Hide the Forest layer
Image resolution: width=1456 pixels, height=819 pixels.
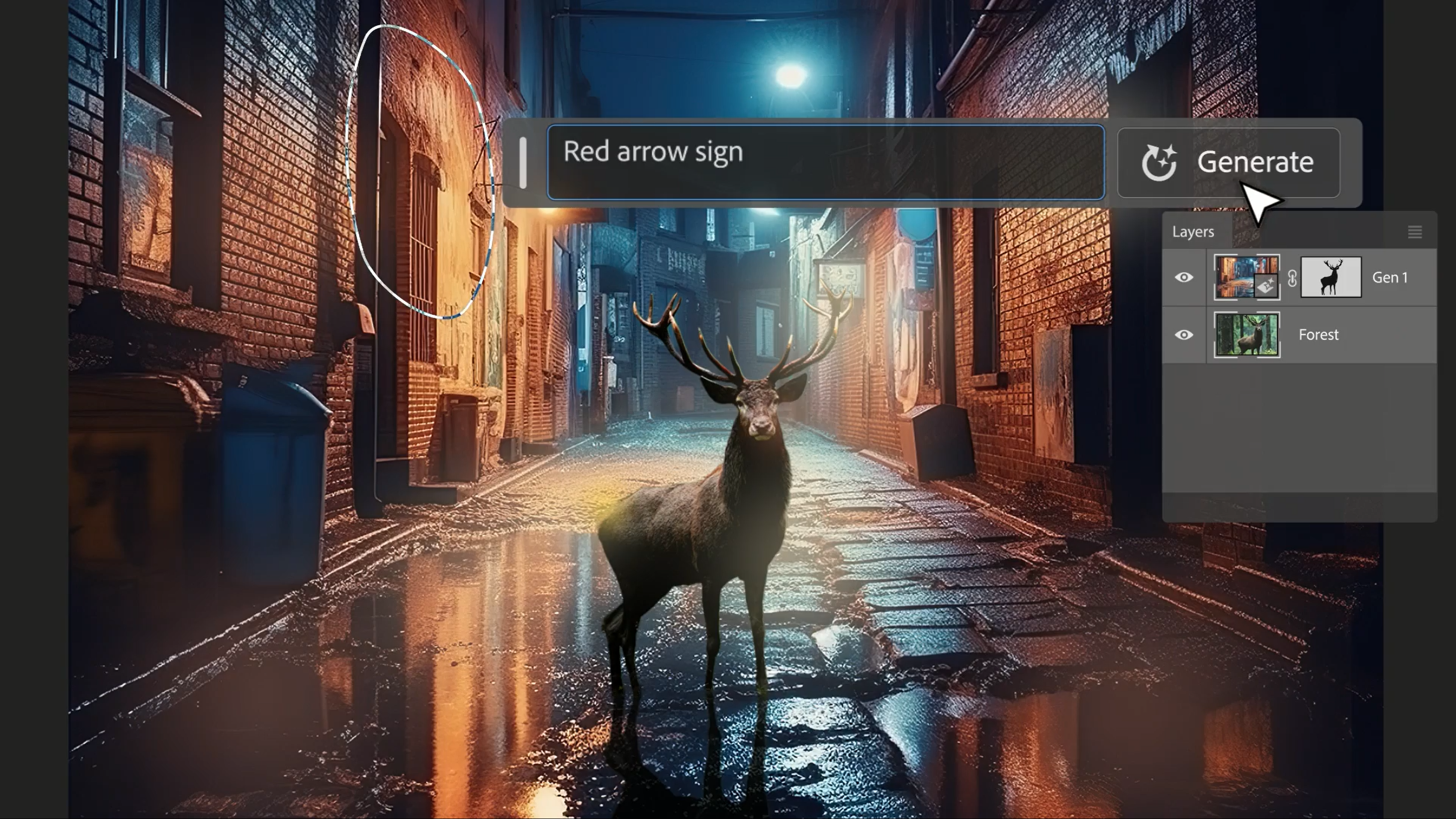click(x=1185, y=334)
